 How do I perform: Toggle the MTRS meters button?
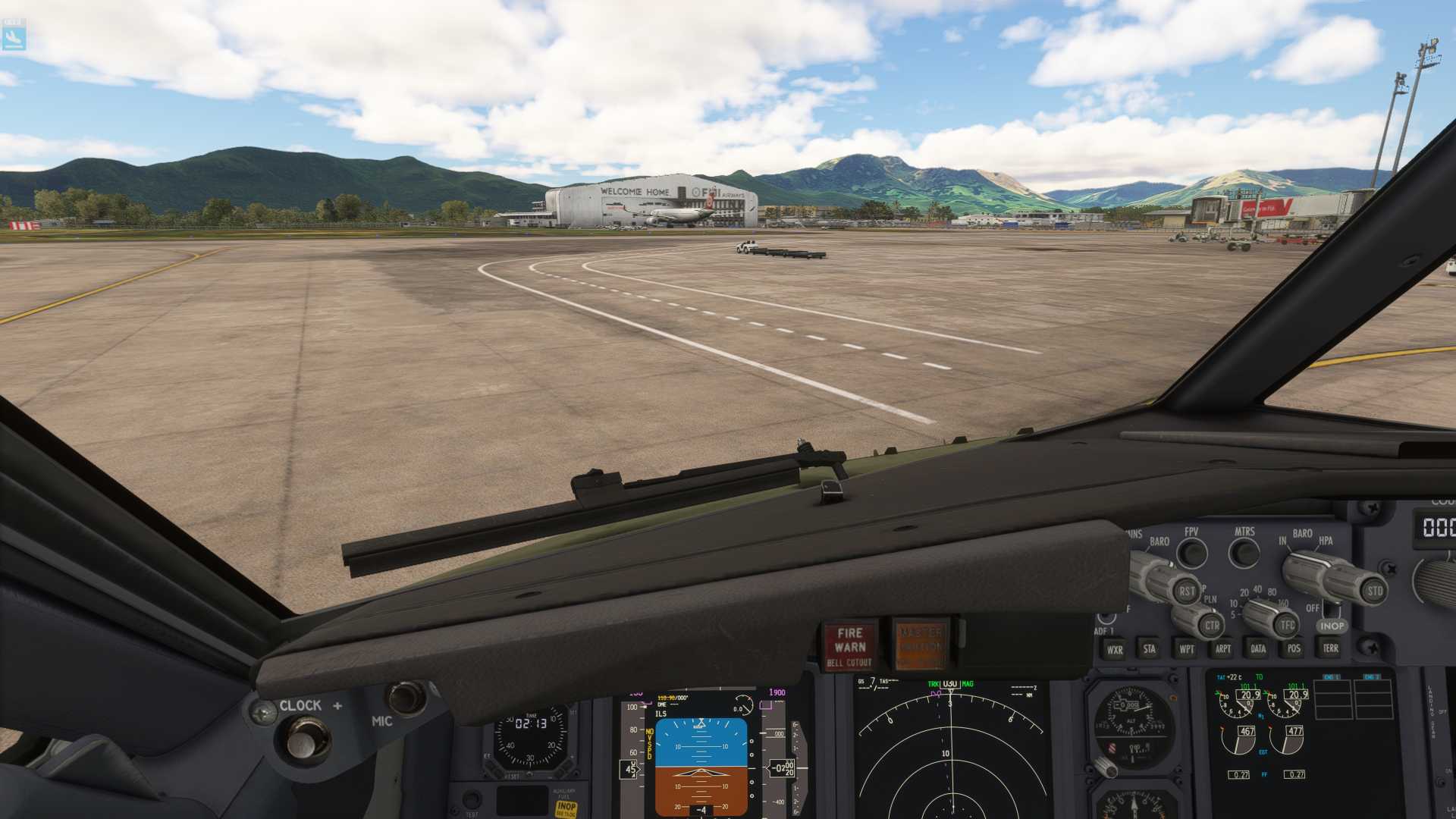[1244, 553]
